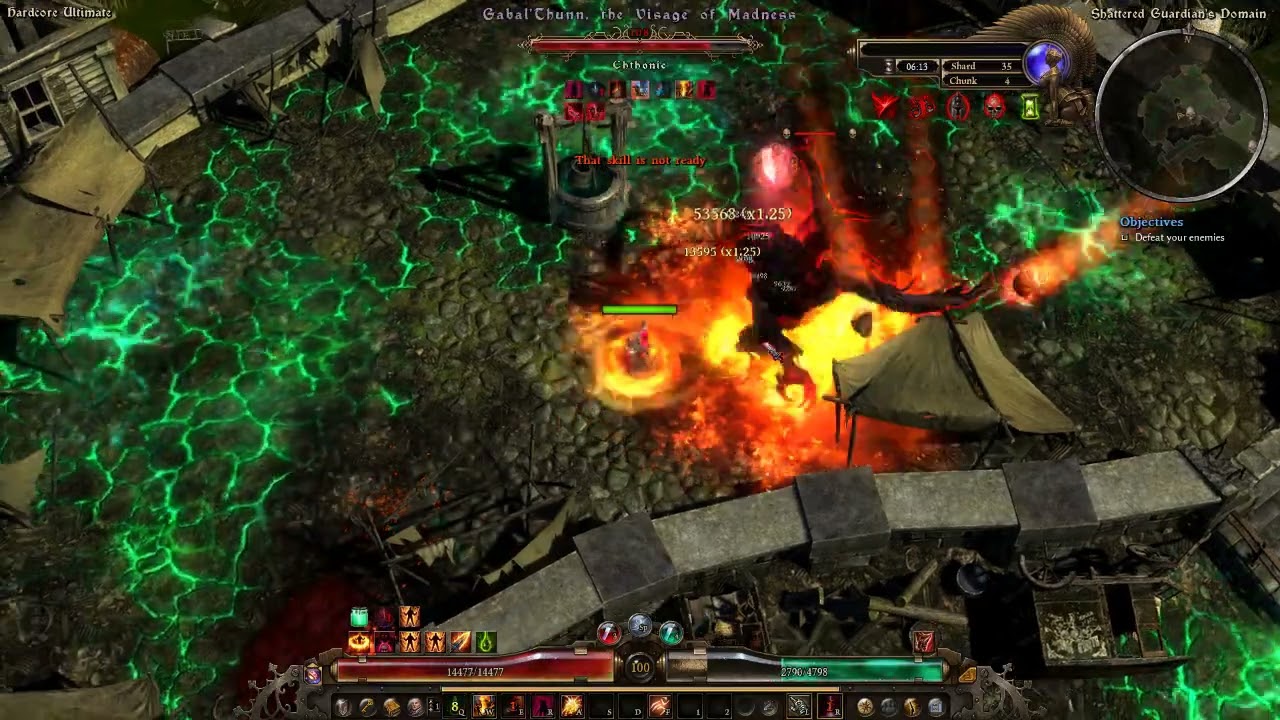This screenshot has height=720, width=1280.
Task: Click the Objectives tracker heading
Action: click(x=1151, y=222)
